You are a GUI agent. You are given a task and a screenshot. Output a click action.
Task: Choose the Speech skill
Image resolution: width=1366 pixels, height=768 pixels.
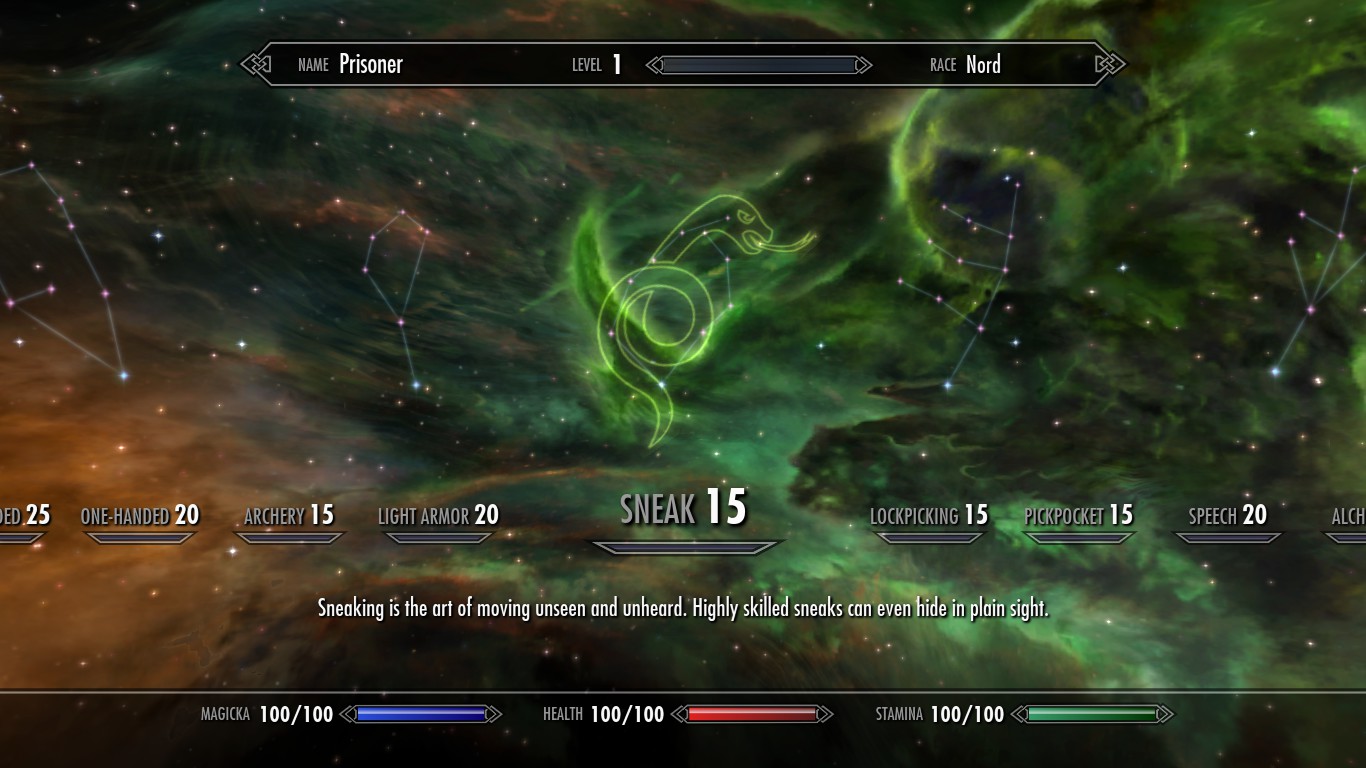tap(1227, 516)
